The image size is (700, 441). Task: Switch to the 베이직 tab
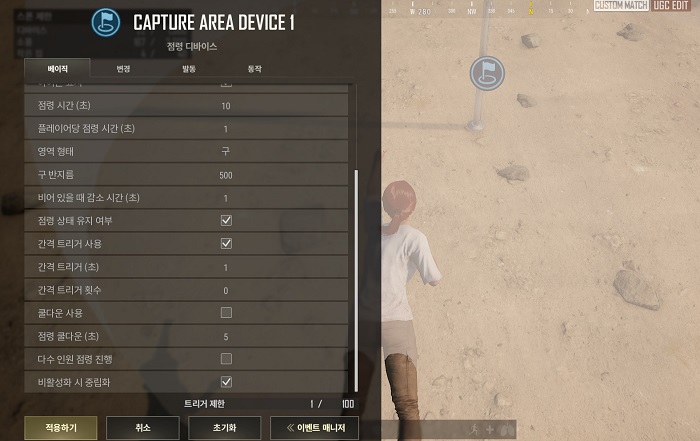tap(57, 69)
